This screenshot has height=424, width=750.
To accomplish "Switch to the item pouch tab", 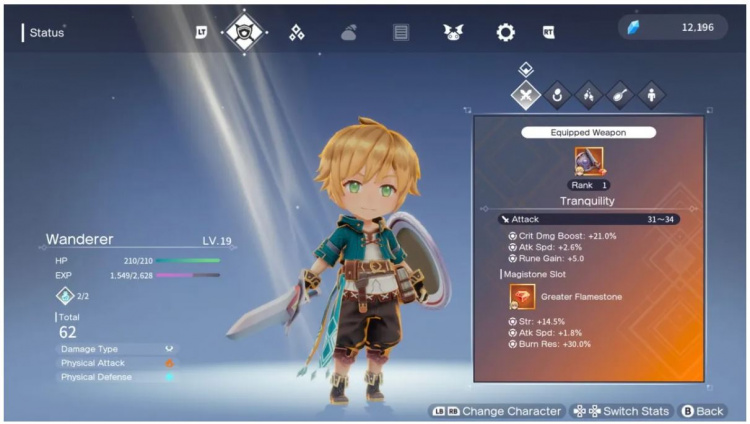I will (x=349, y=32).
